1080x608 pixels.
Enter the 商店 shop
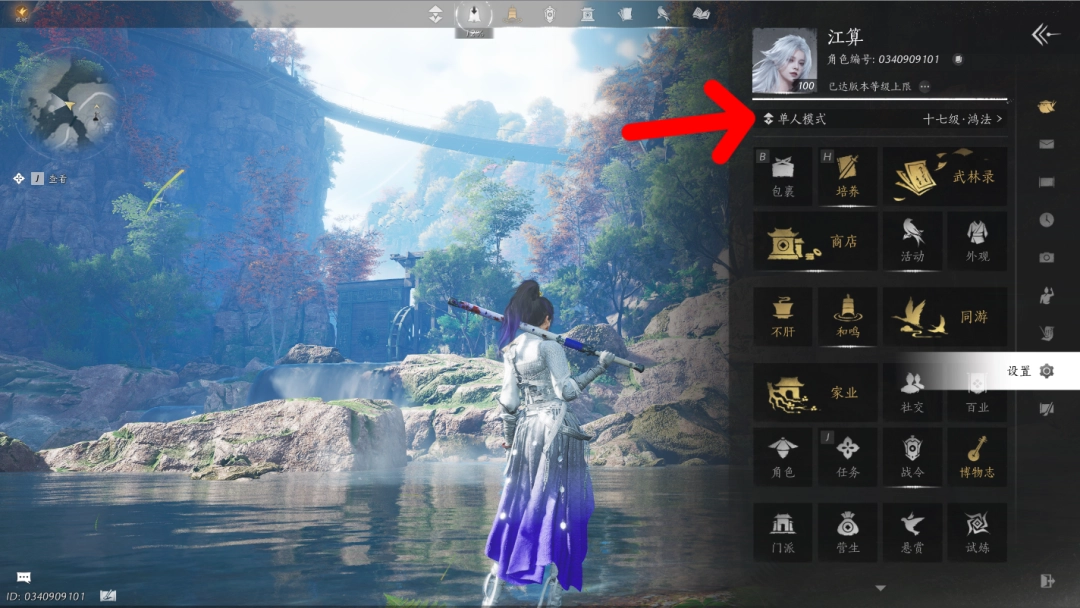[815, 241]
